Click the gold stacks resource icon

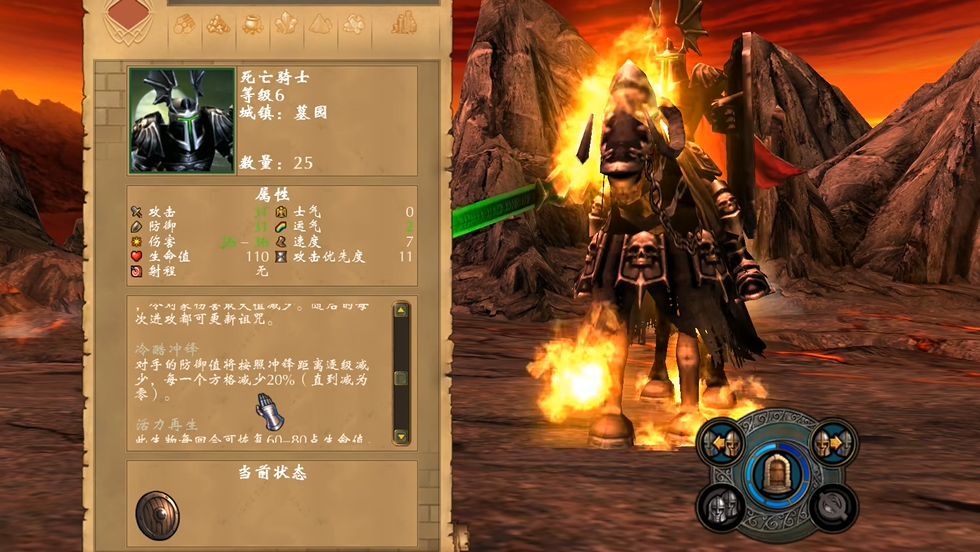[404, 23]
